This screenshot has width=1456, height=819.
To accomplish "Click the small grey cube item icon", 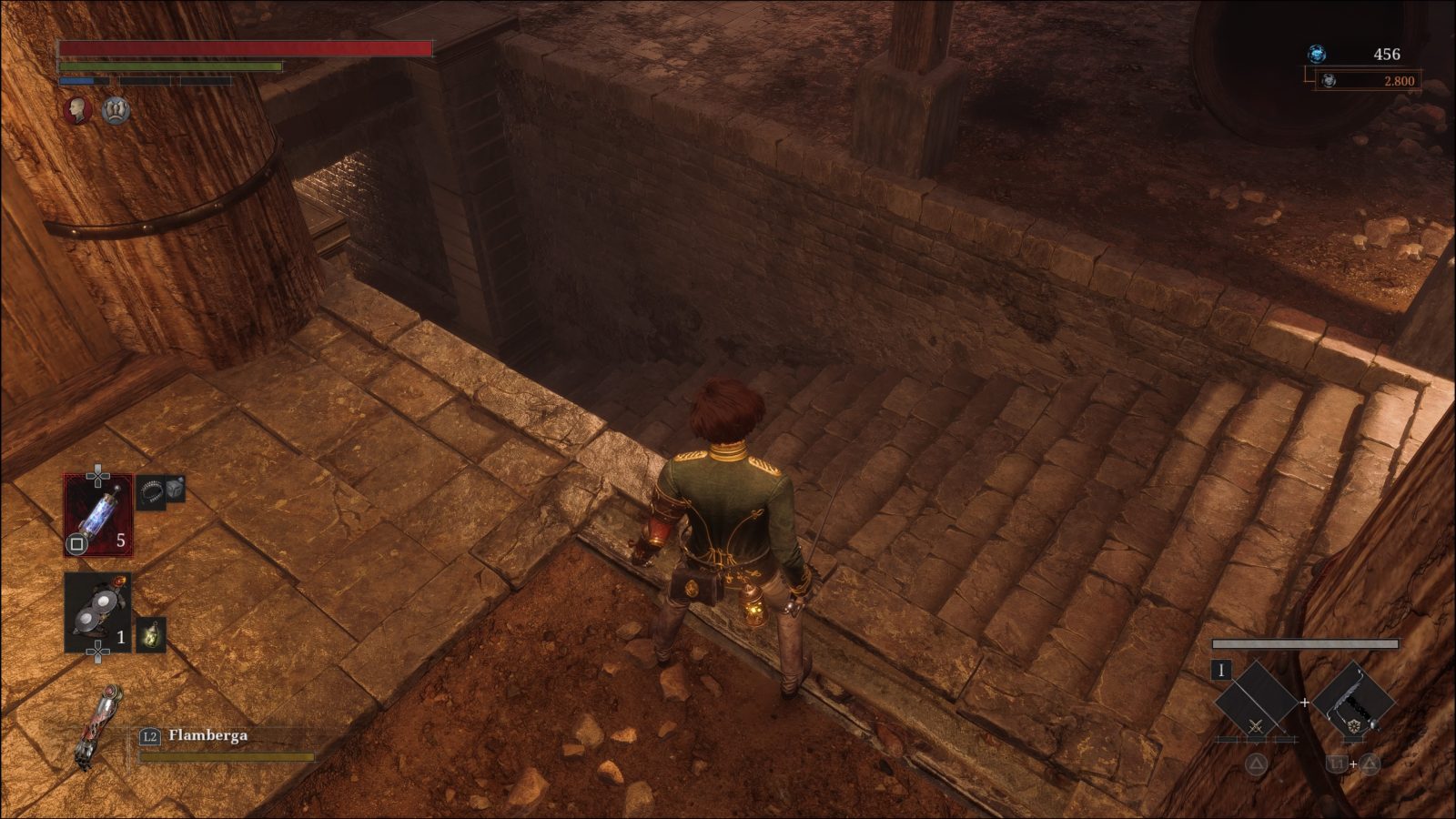I will point(175,488).
